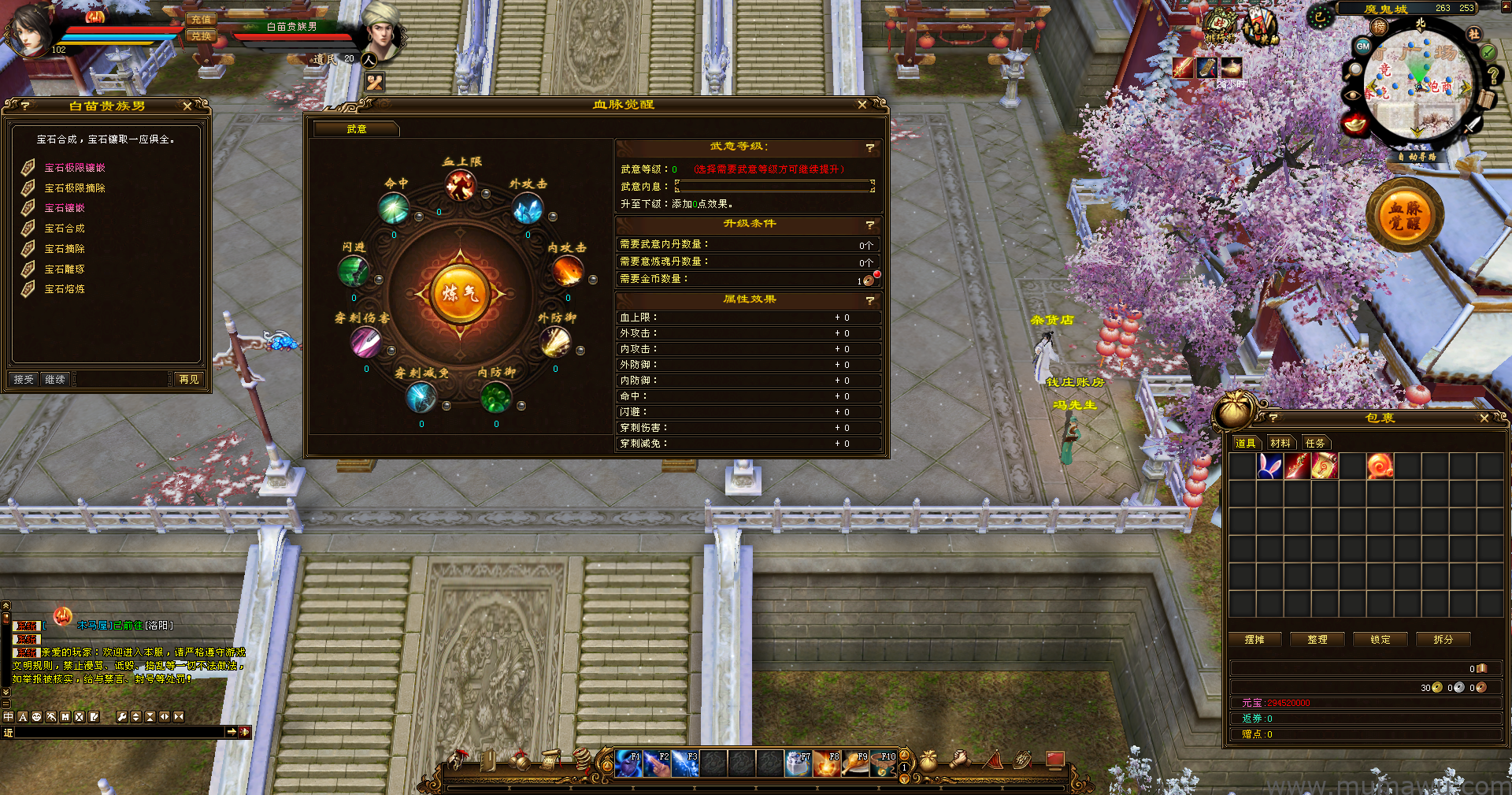Screen dimensions: 1512x795
Task: Select the rabbit item in the bag
Action: tap(1269, 466)
